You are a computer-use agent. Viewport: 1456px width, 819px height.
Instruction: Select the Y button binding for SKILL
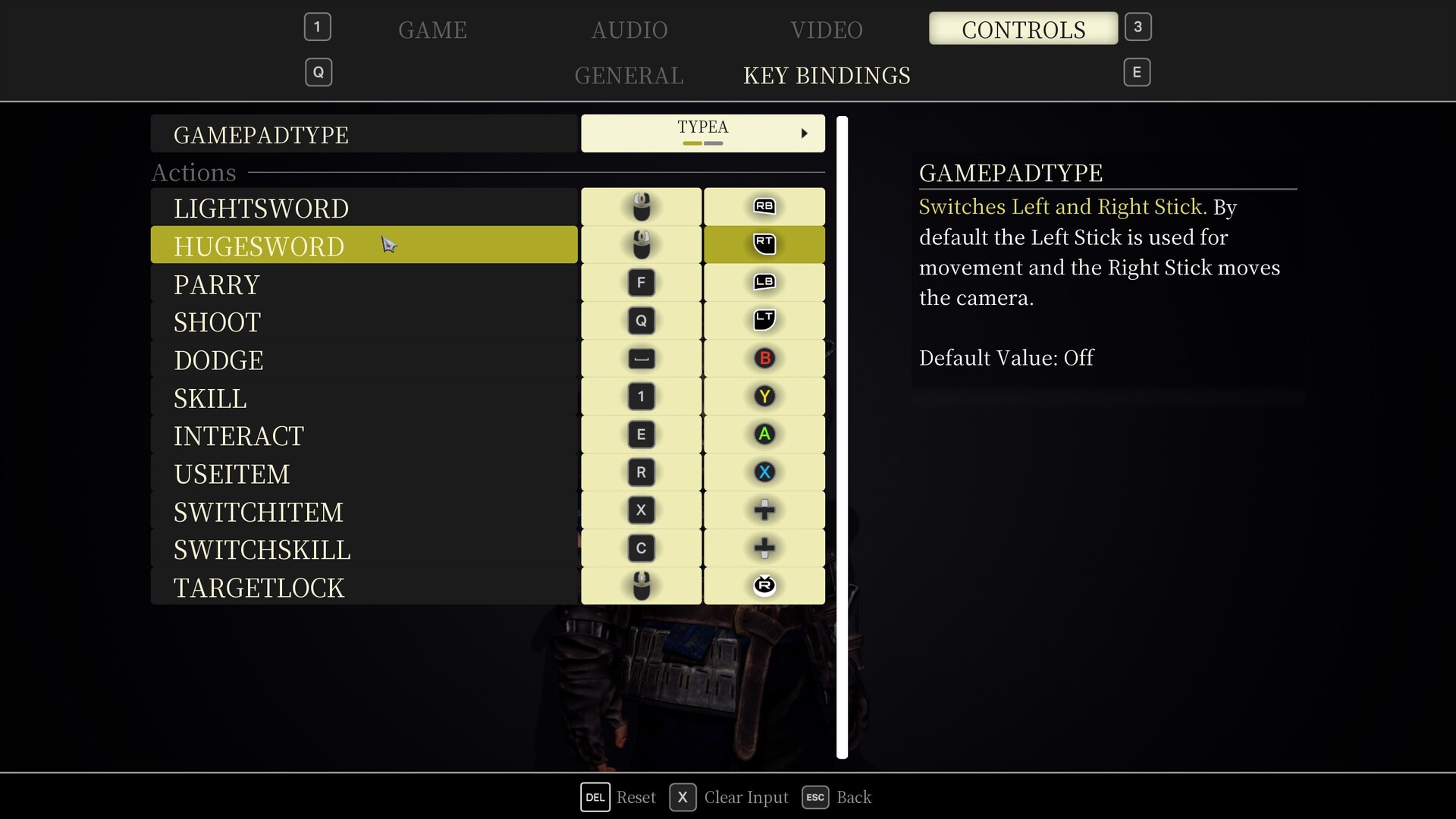click(x=764, y=396)
